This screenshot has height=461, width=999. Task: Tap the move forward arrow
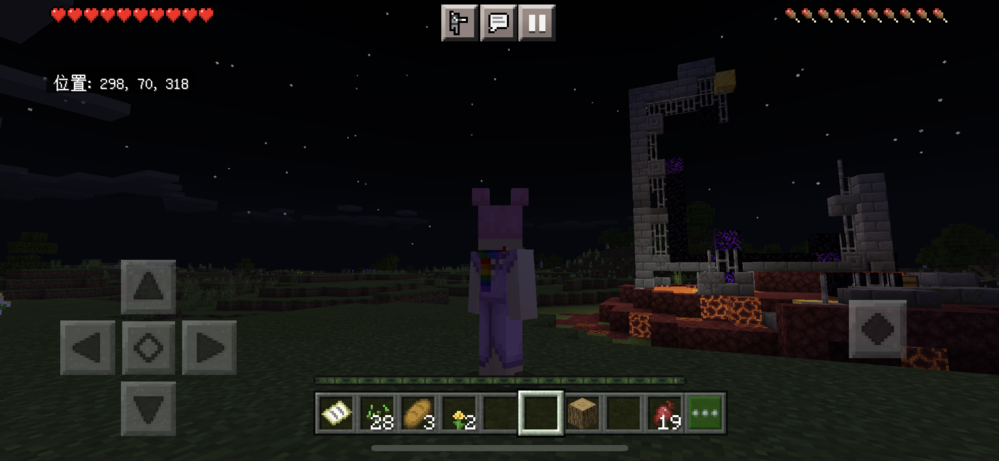pyautogui.click(x=148, y=287)
